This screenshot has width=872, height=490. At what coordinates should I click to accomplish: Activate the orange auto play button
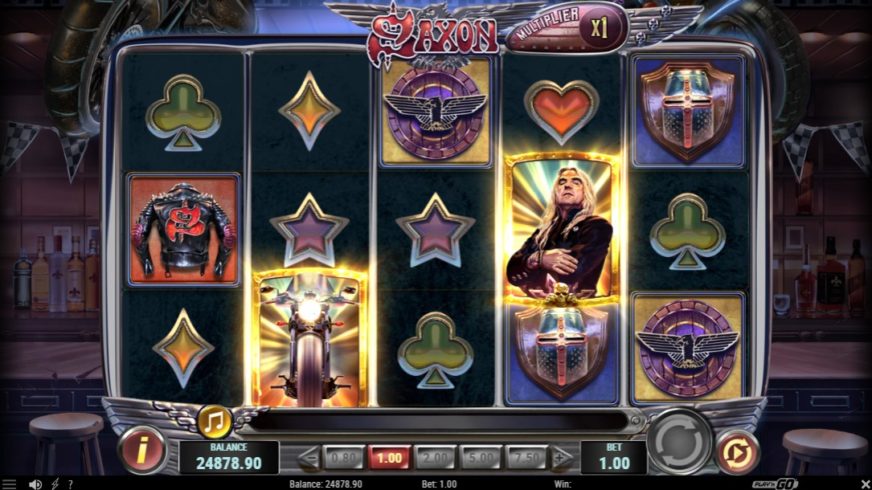(x=735, y=450)
